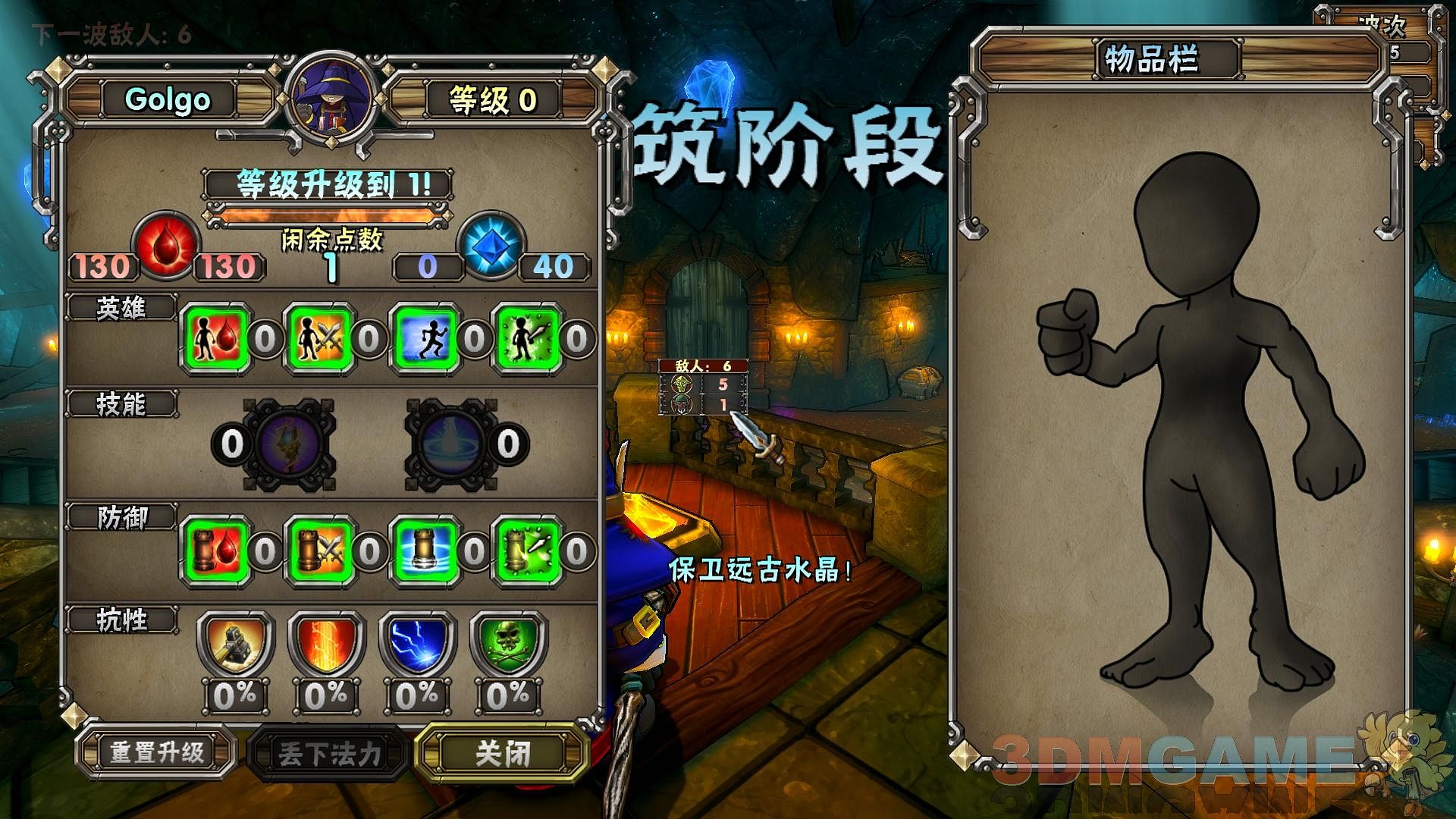
Task: Select the second skill with blue ripple
Action: (452, 444)
